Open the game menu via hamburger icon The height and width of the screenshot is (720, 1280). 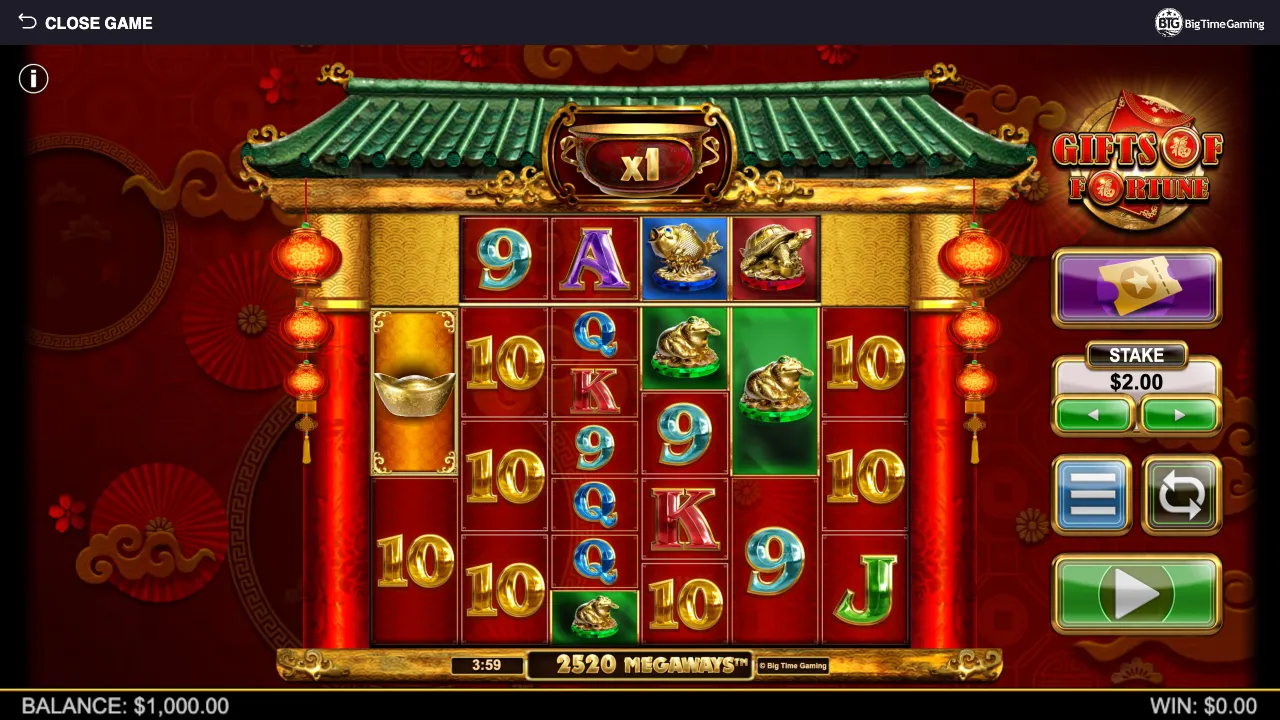tap(1092, 494)
